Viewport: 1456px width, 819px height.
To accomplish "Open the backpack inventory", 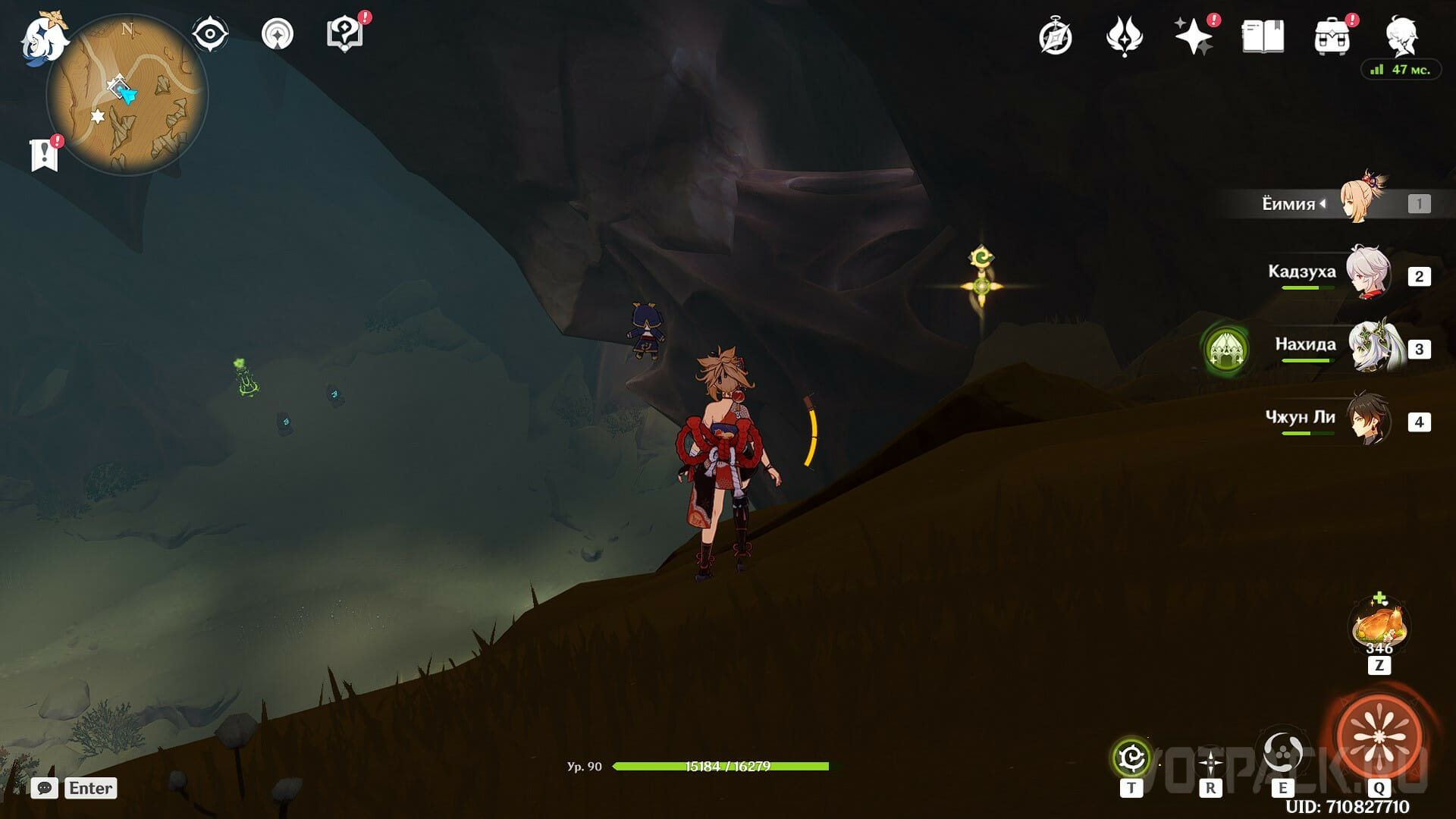I will pos(1332,37).
